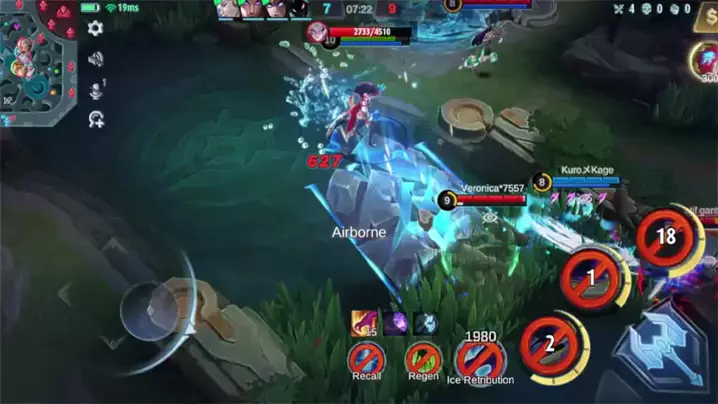The height and width of the screenshot is (404, 718).
Task: Open the minimap
Action: (x=36, y=62)
